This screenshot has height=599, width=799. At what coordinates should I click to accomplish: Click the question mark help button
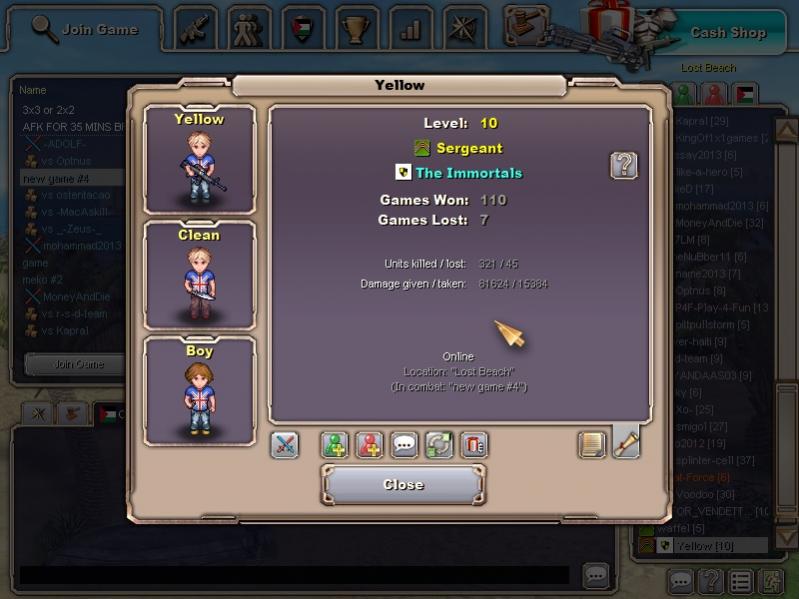coord(624,165)
